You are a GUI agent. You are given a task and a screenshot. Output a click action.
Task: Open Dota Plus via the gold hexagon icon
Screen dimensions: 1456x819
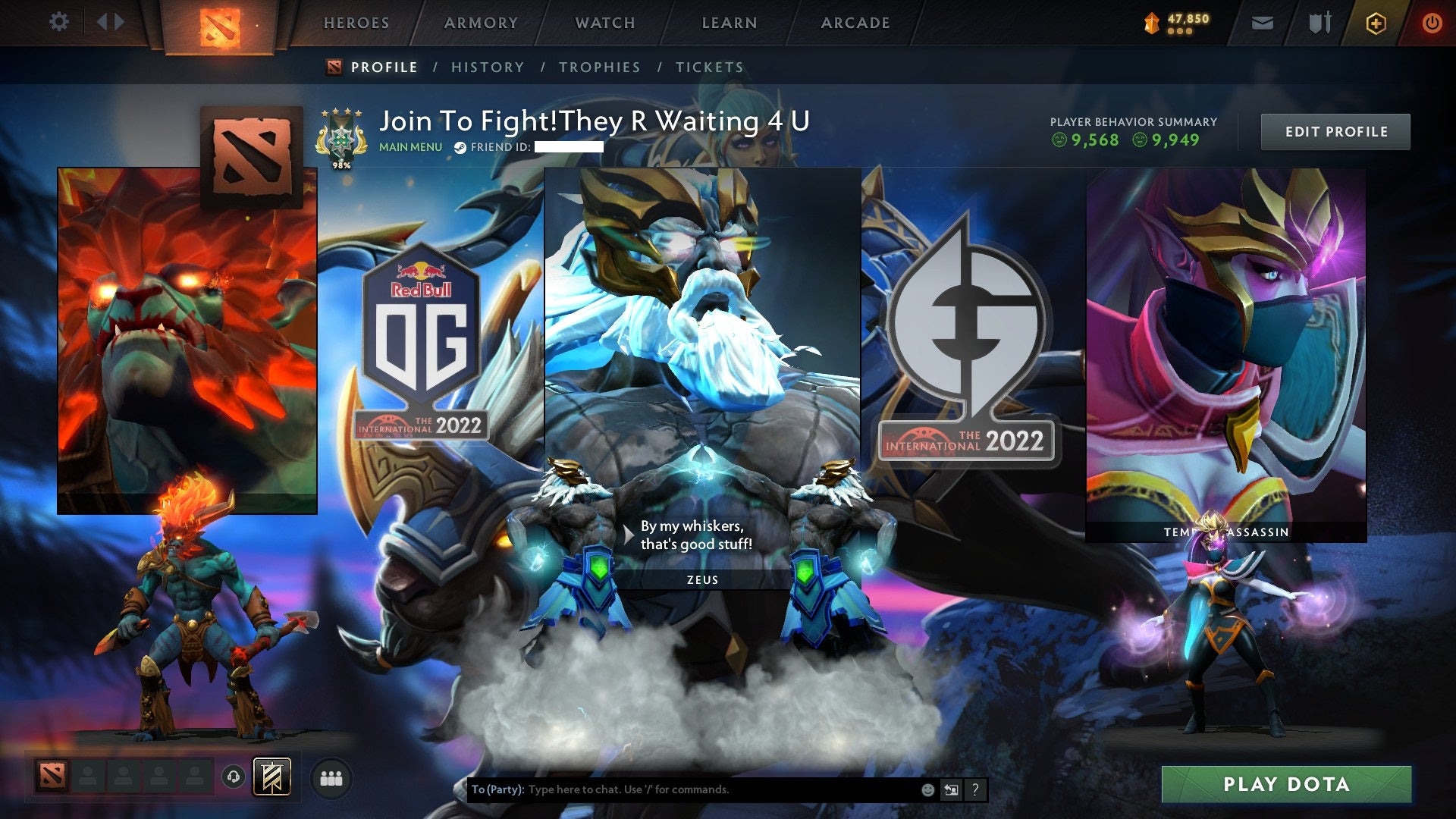click(1376, 22)
